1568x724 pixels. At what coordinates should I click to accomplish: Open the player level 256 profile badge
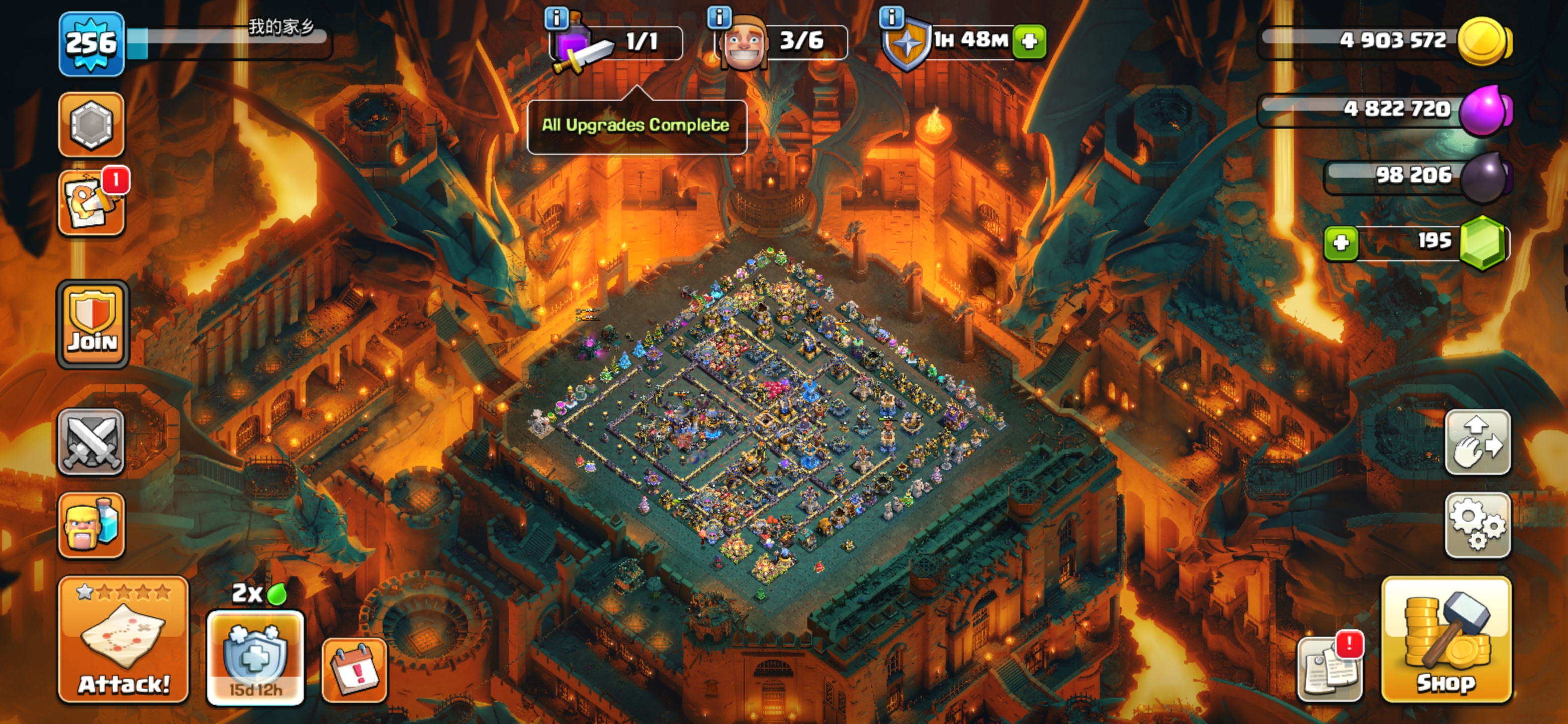(91, 44)
